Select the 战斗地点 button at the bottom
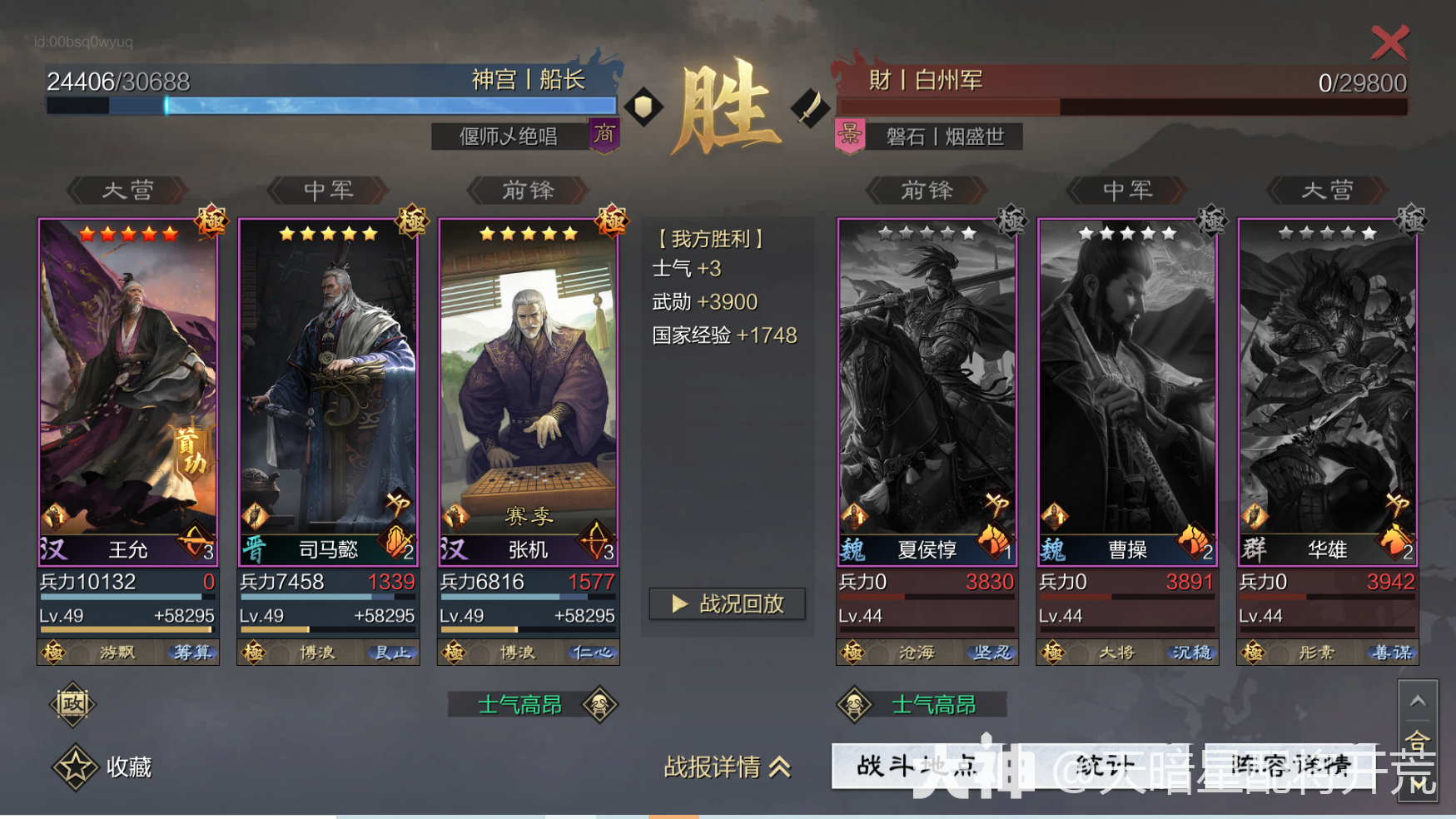1456x819 pixels. coord(916,767)
